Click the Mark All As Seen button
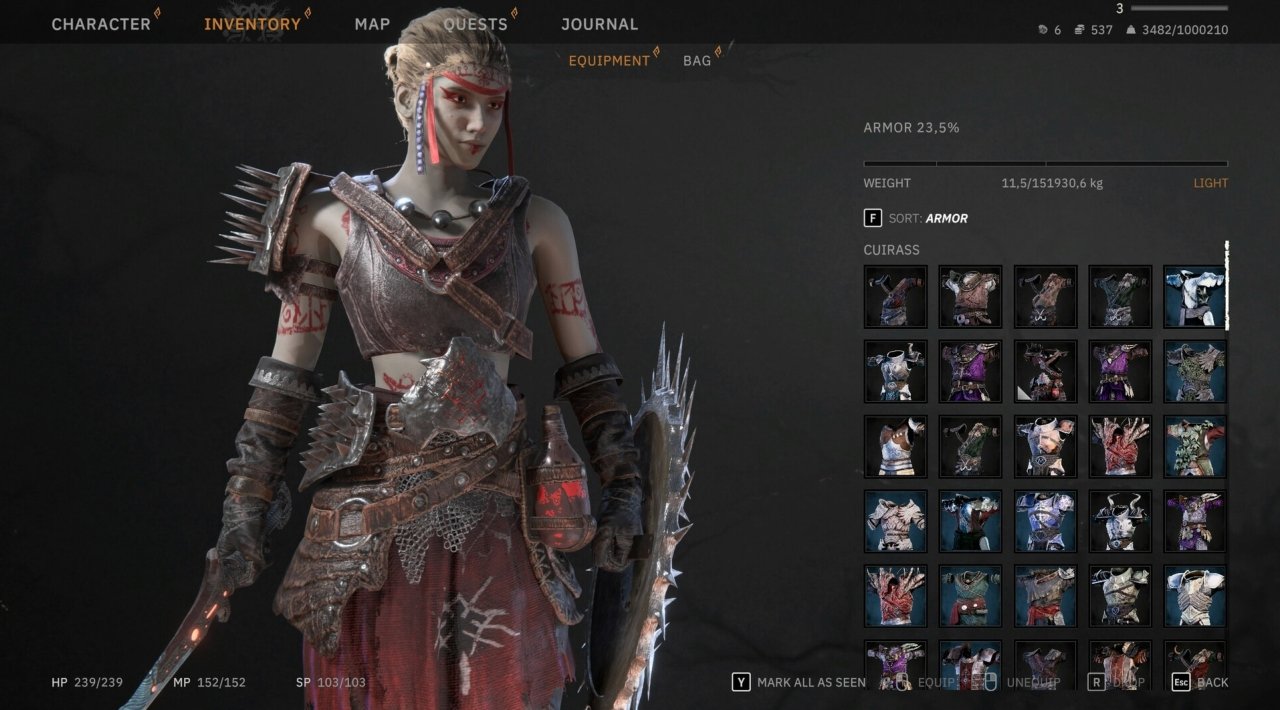Image resolution: width=1280 pixels, height=710 pixels. tap(800, 682)
